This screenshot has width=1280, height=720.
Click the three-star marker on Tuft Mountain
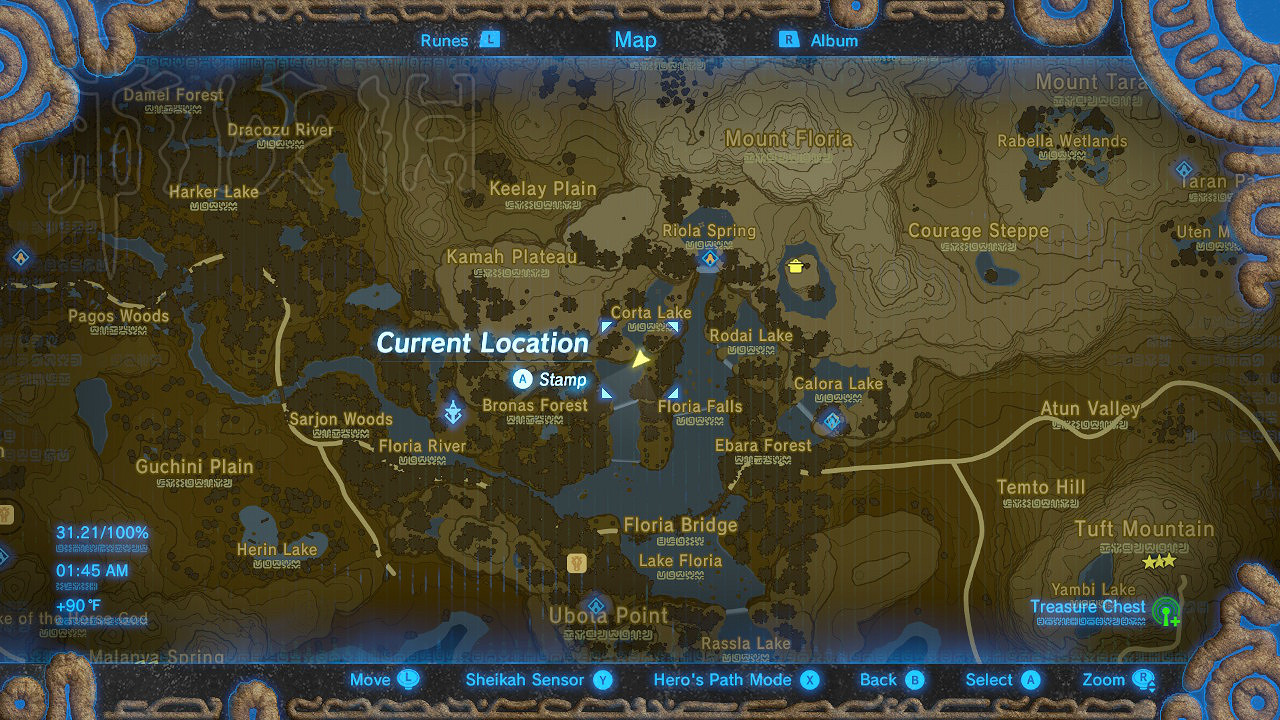coord(1156,563)
